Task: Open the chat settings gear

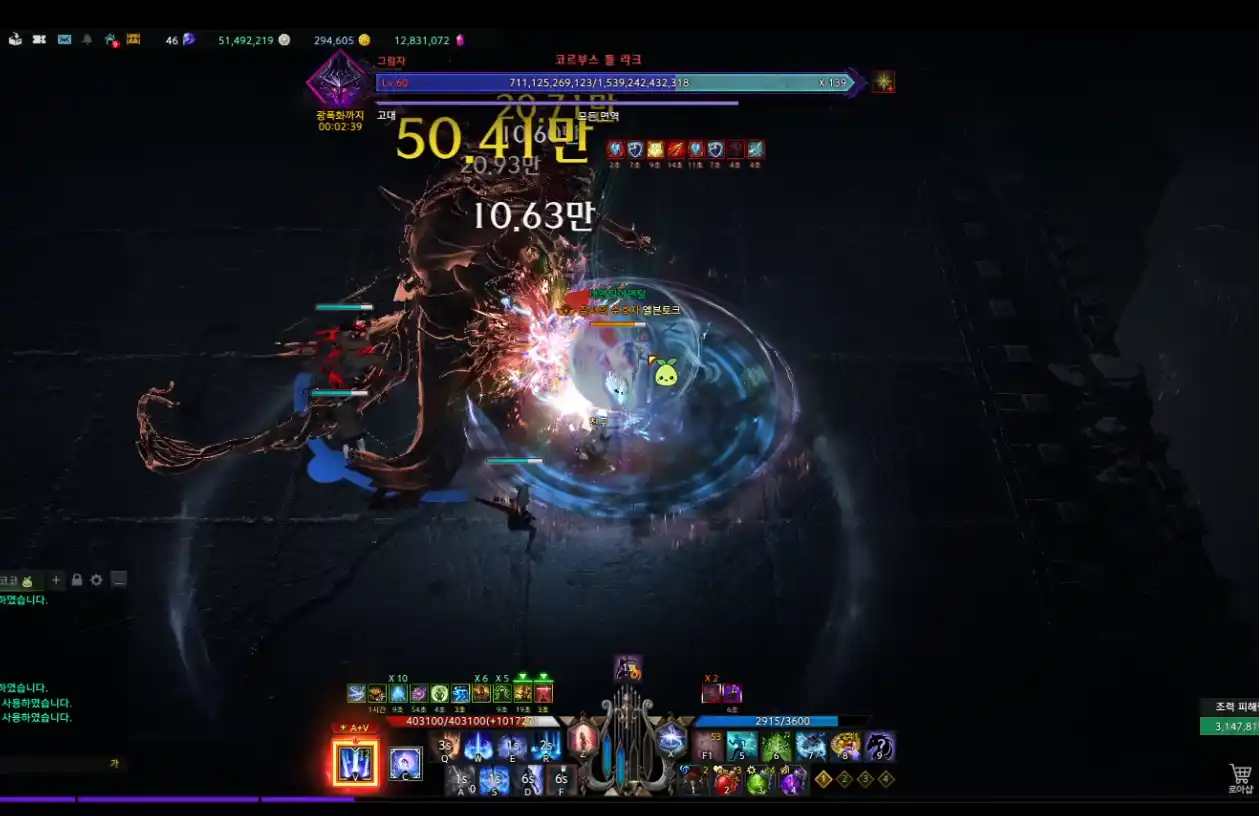Action: click(x=96, y=580)
